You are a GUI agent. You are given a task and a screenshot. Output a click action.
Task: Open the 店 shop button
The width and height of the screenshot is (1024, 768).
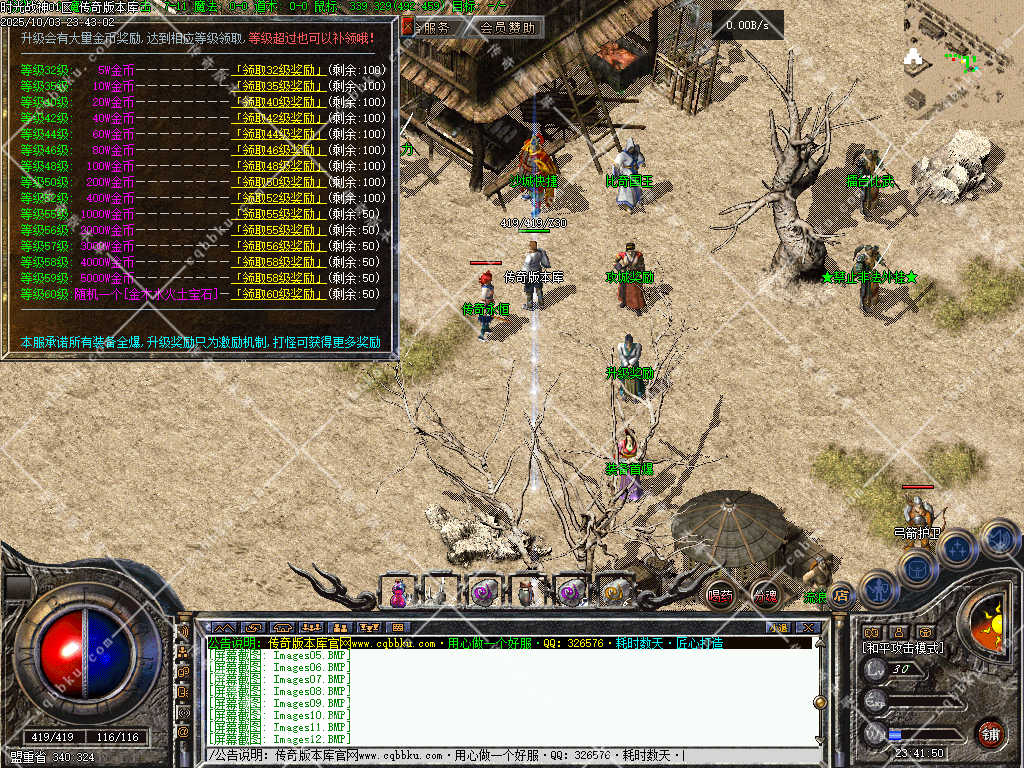(x=841, y=596)
